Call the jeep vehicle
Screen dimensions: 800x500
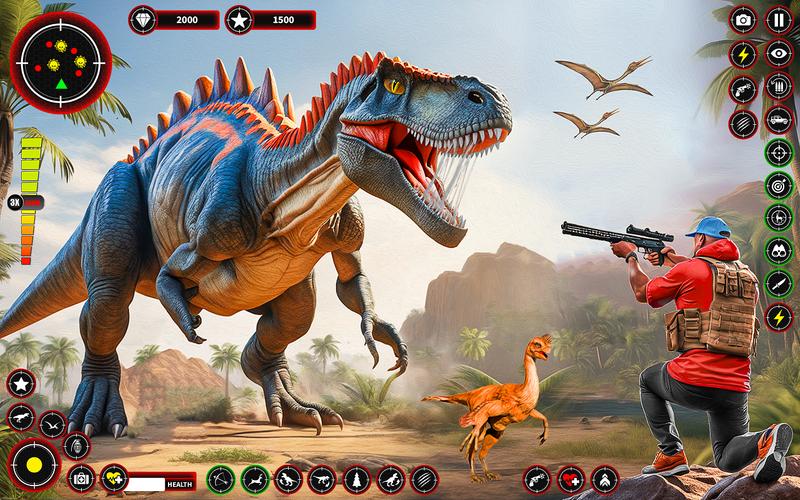point(778,122)
